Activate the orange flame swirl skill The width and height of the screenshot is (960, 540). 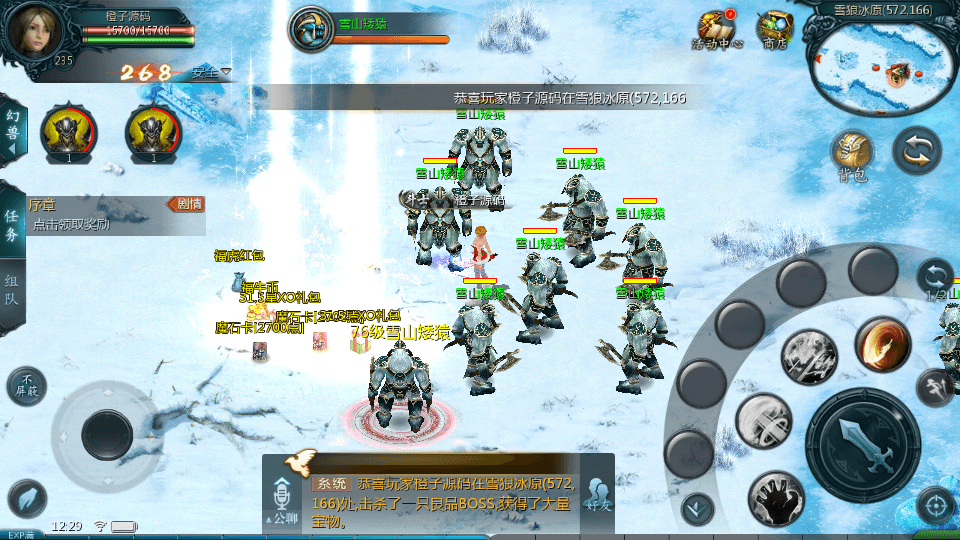pos(881,344)
